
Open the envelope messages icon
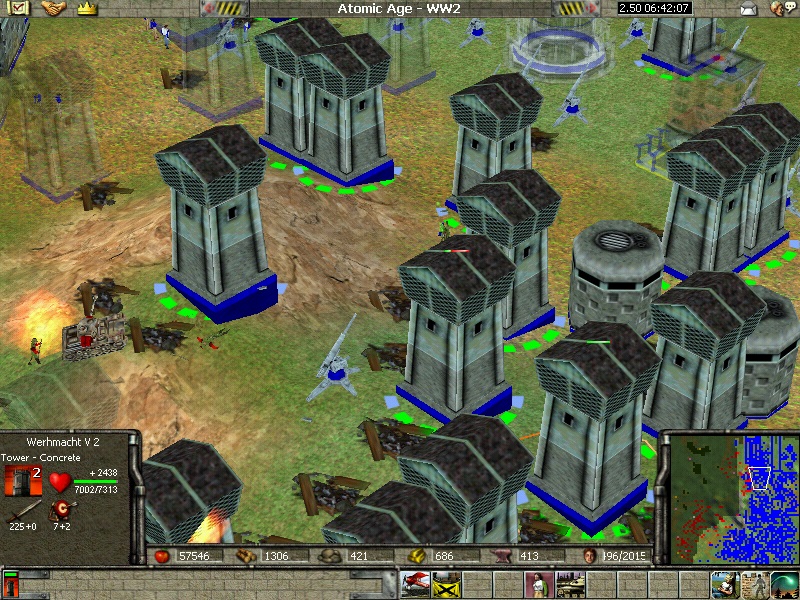749,9
